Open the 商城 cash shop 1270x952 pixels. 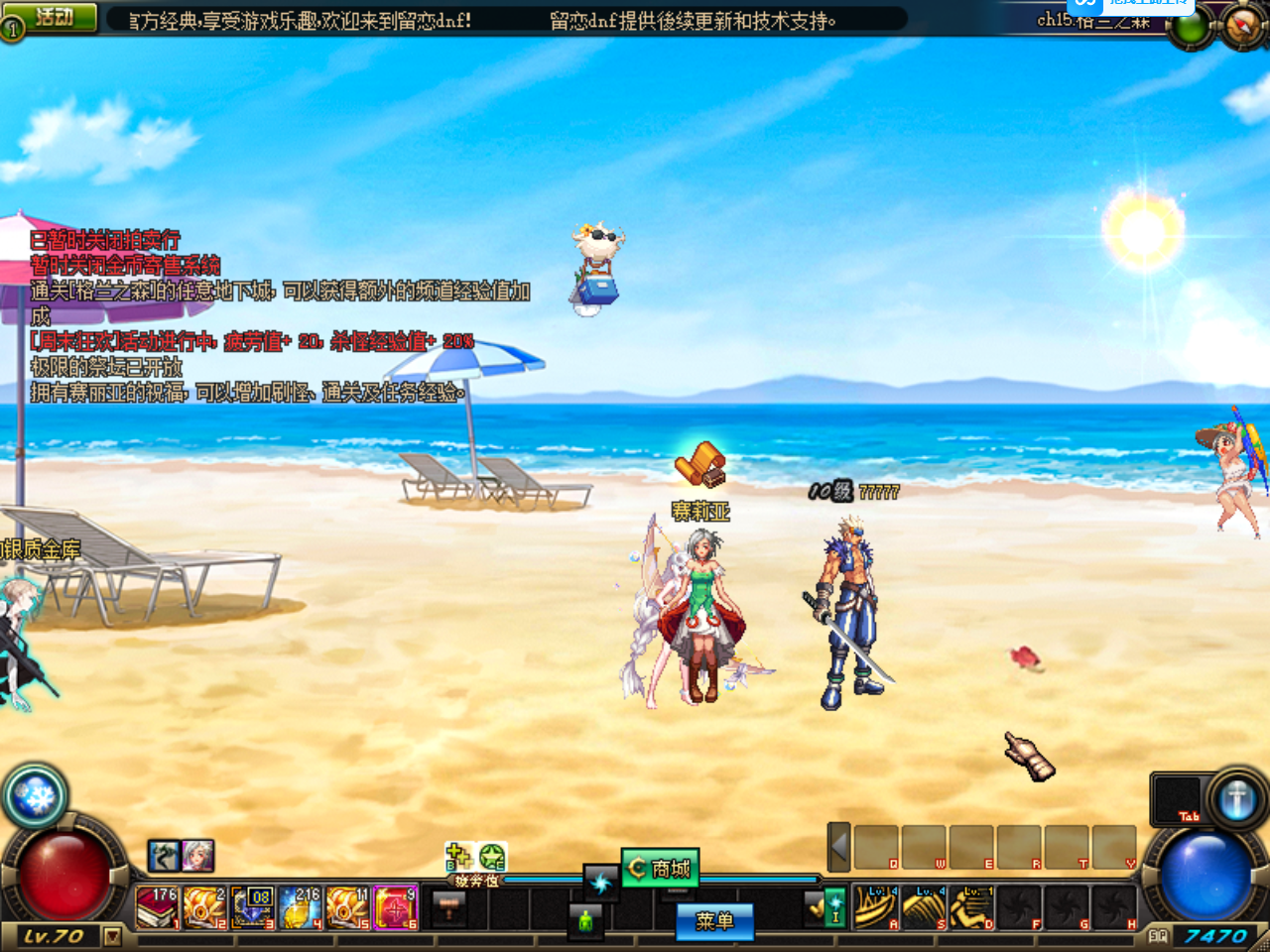661,866
